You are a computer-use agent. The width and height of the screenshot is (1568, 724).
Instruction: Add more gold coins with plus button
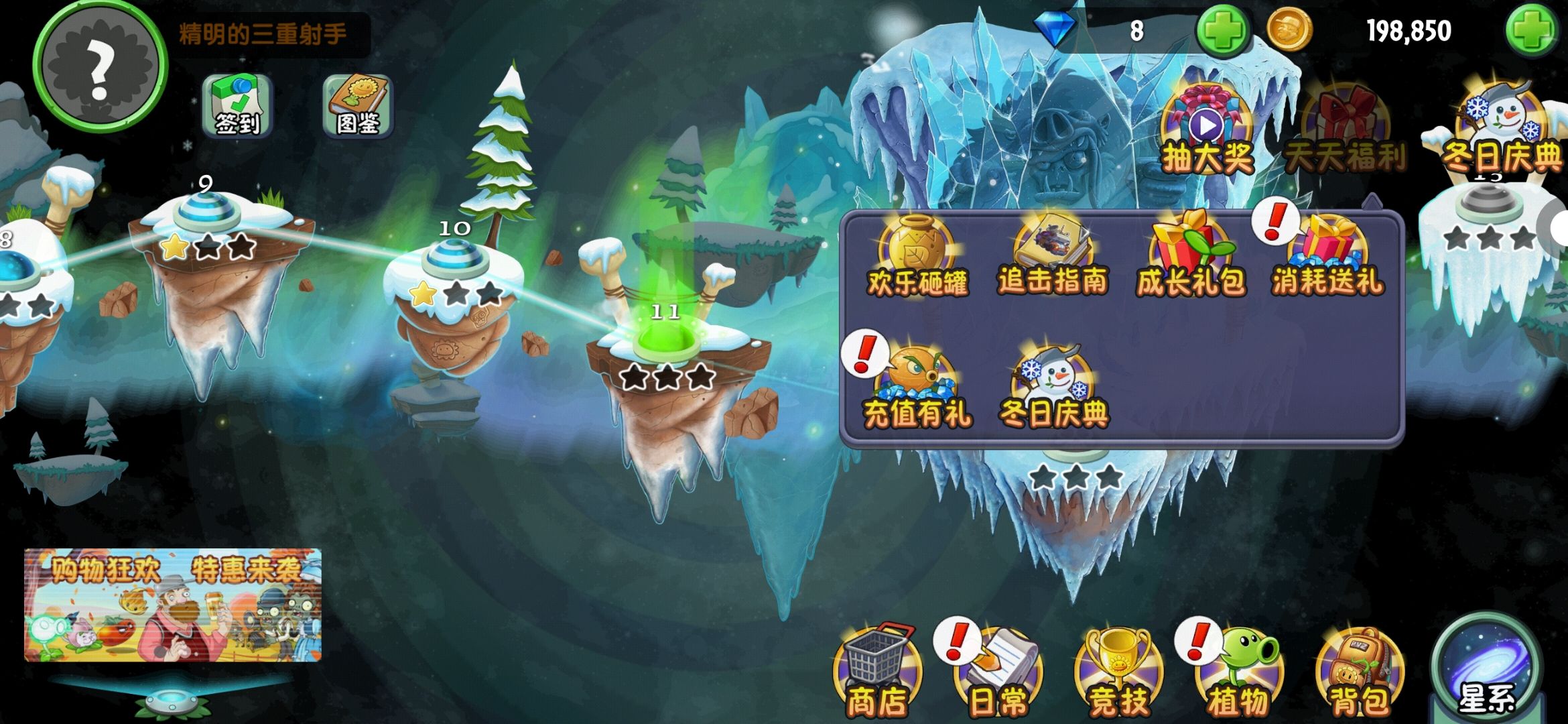pyautogui.click(x=1530, y=31)
